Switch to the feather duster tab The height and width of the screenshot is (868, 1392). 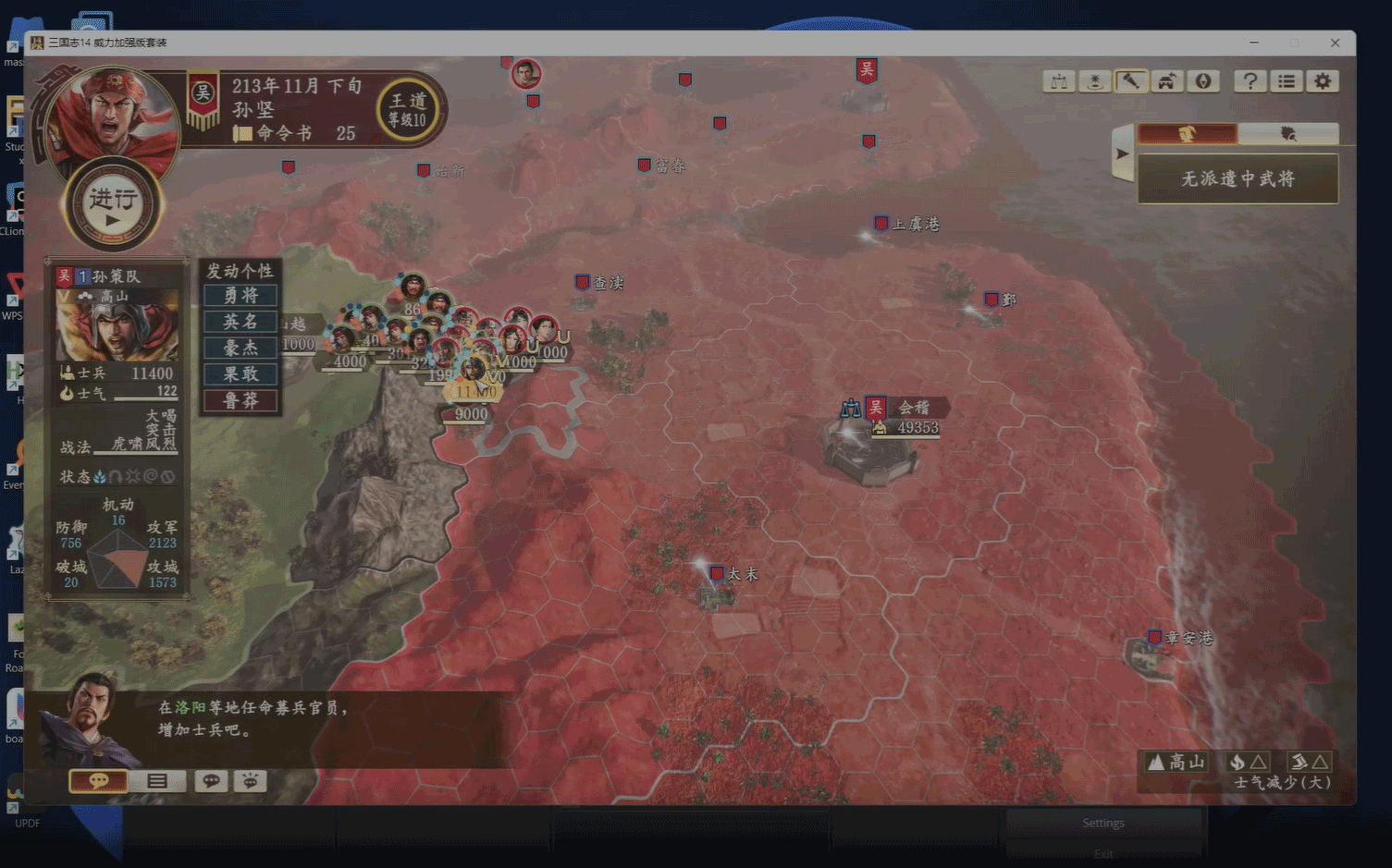coord(1287,134)
